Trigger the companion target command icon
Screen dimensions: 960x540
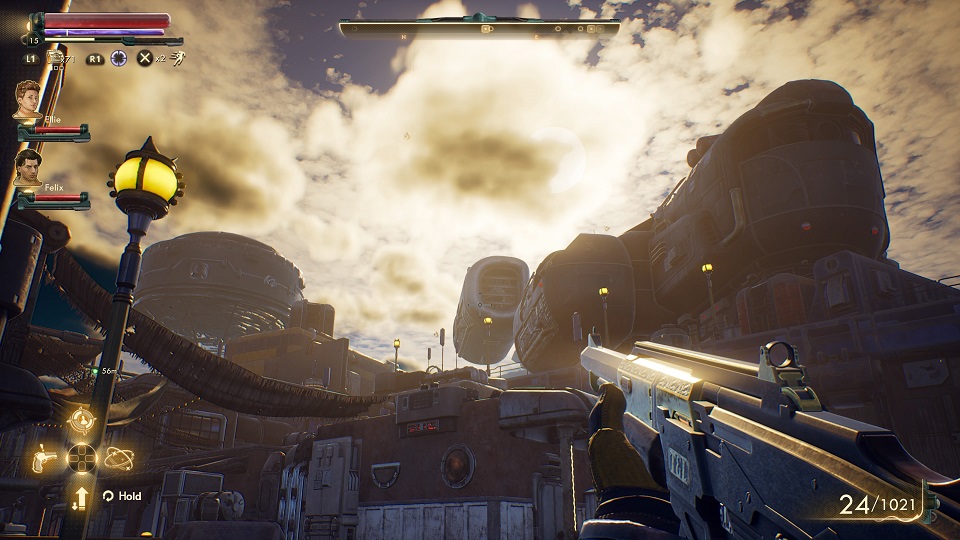click(81, 420)
